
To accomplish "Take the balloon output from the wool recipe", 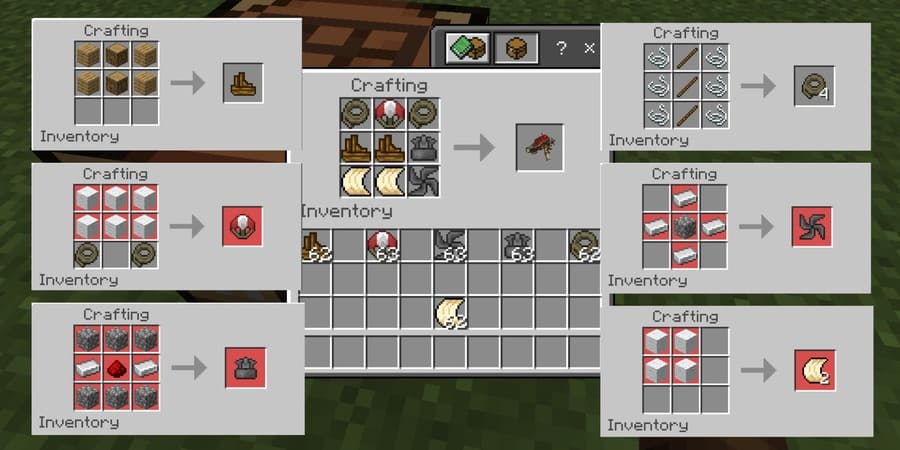I will pos(243,226).
